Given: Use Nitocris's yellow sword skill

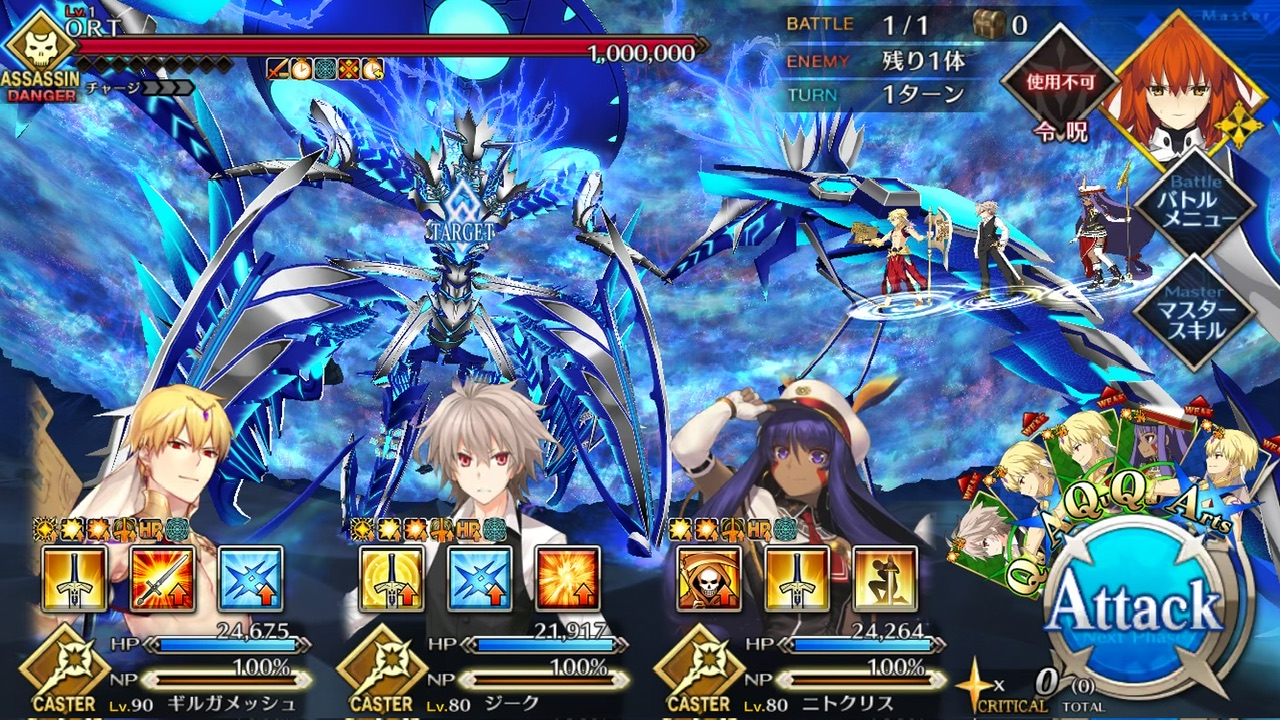Looking at the screenshot, I should pos(797,580).
